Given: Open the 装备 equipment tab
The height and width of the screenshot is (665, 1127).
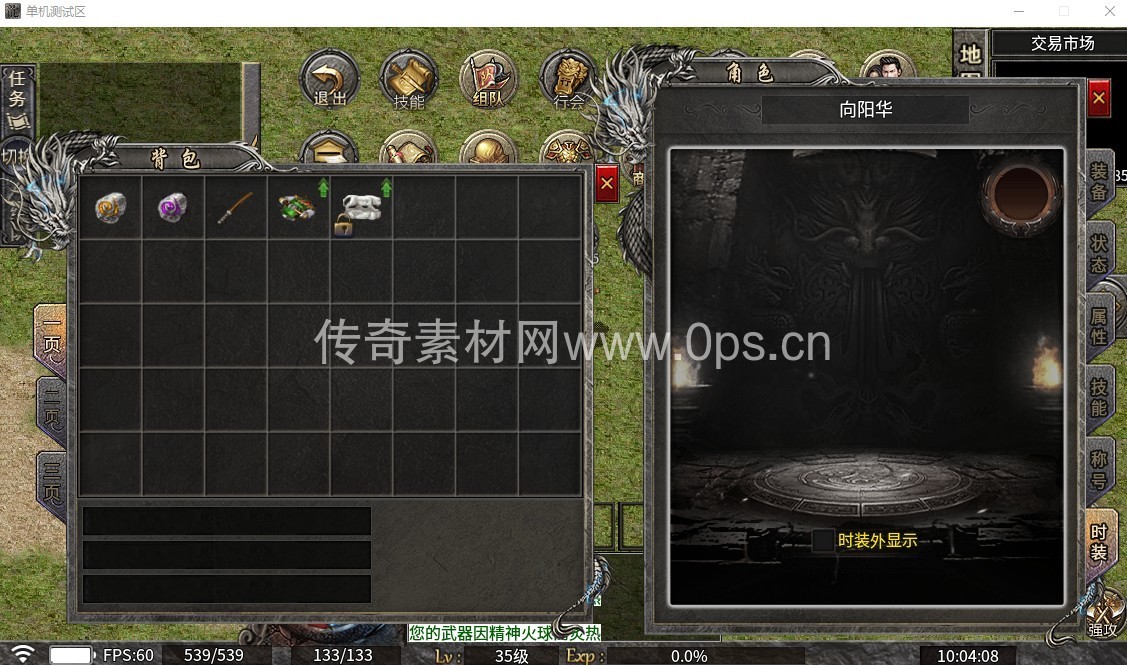Looking at the screenshot, I should point(1099,181).
